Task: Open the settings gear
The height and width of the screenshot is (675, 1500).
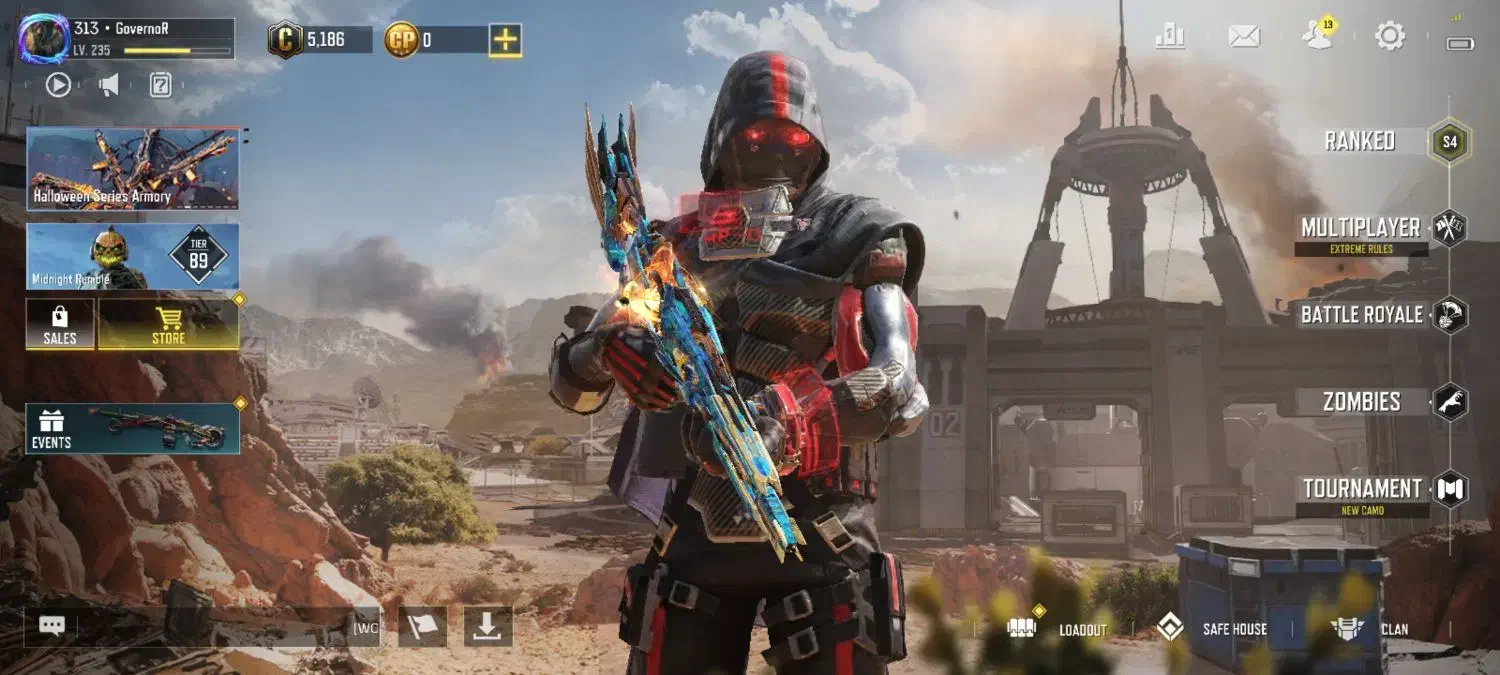Action: click(1390, 37)
